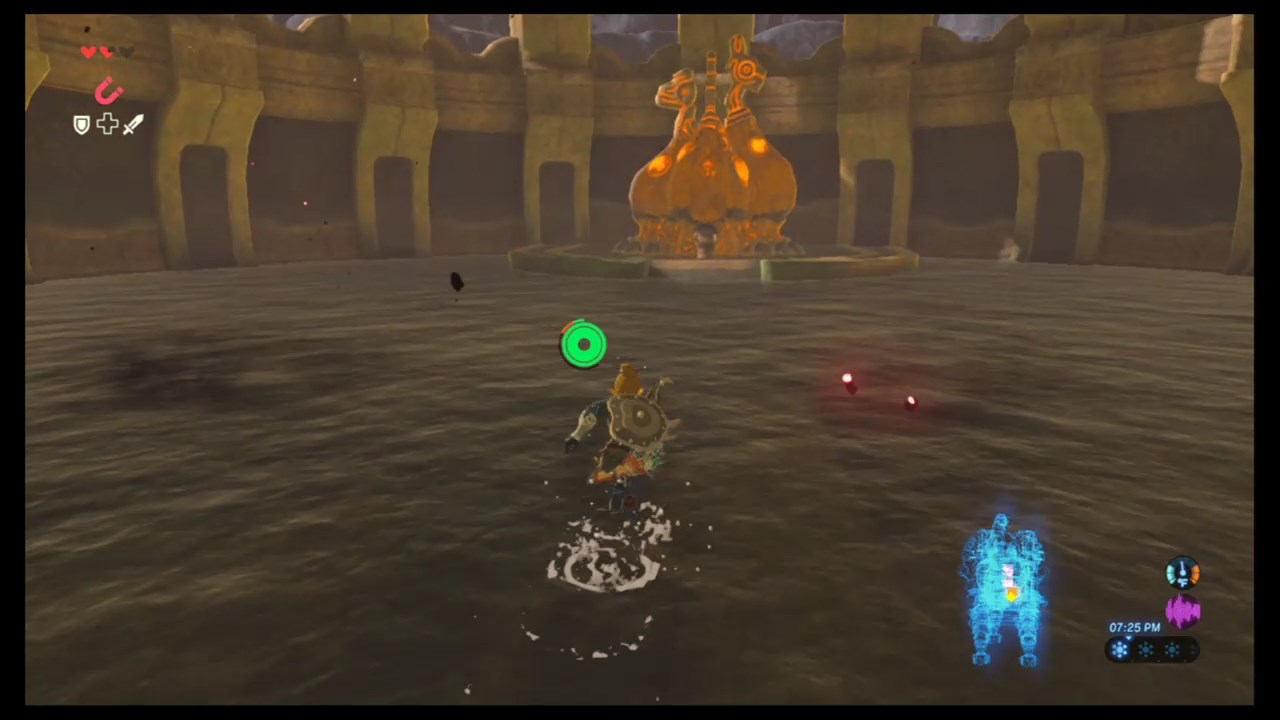Click the glowing blue spirit statue
This screenshot has height=720, width=1280.
click(1003, 590)
